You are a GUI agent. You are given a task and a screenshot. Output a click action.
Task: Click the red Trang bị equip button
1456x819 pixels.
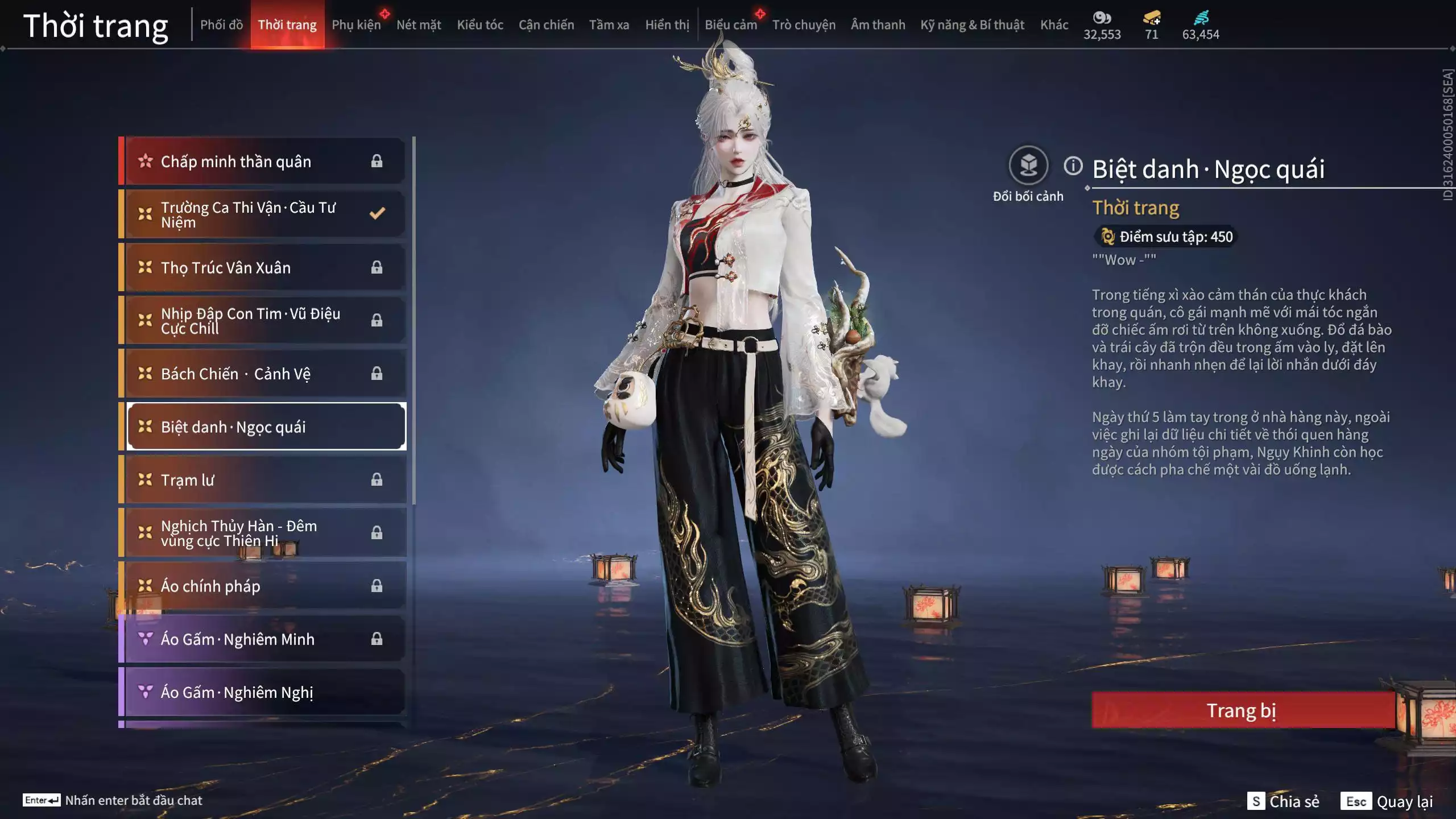pos(1242,710)
